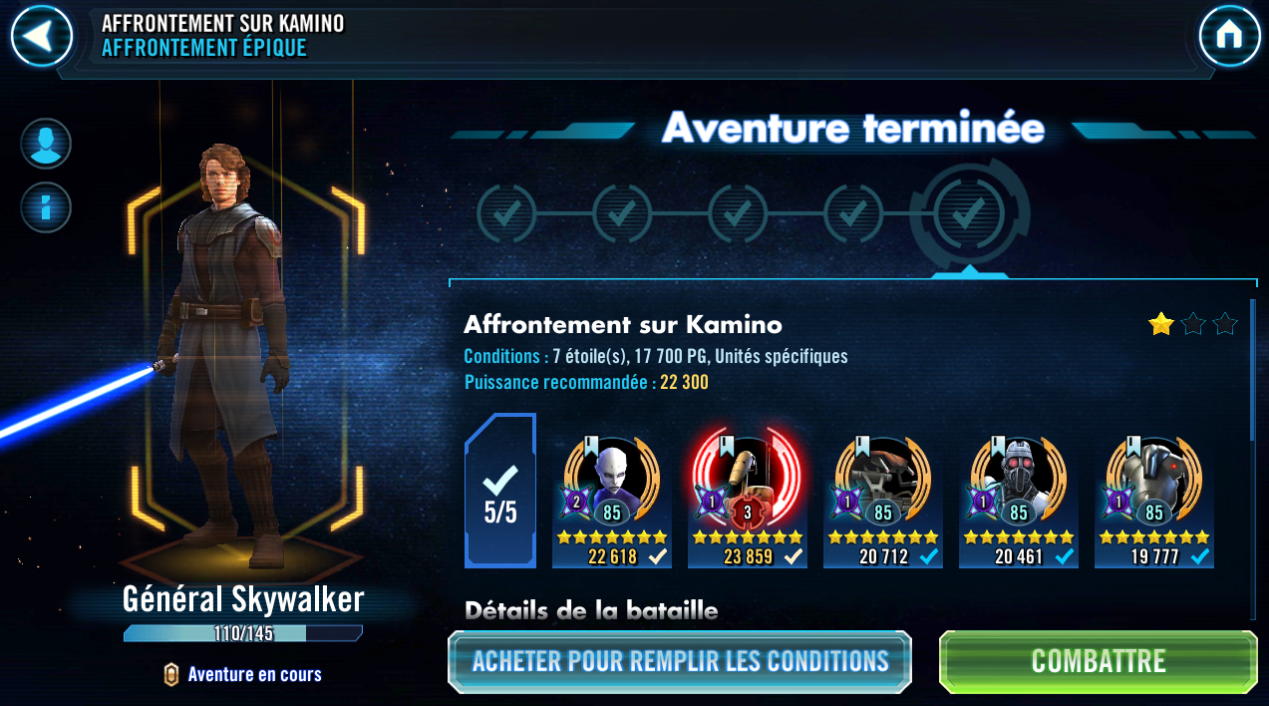Click Acheter pour remplir les conditions
The height and width of the screenshot is (706, 1269).
pyautogui.click(x=680, y=661)
